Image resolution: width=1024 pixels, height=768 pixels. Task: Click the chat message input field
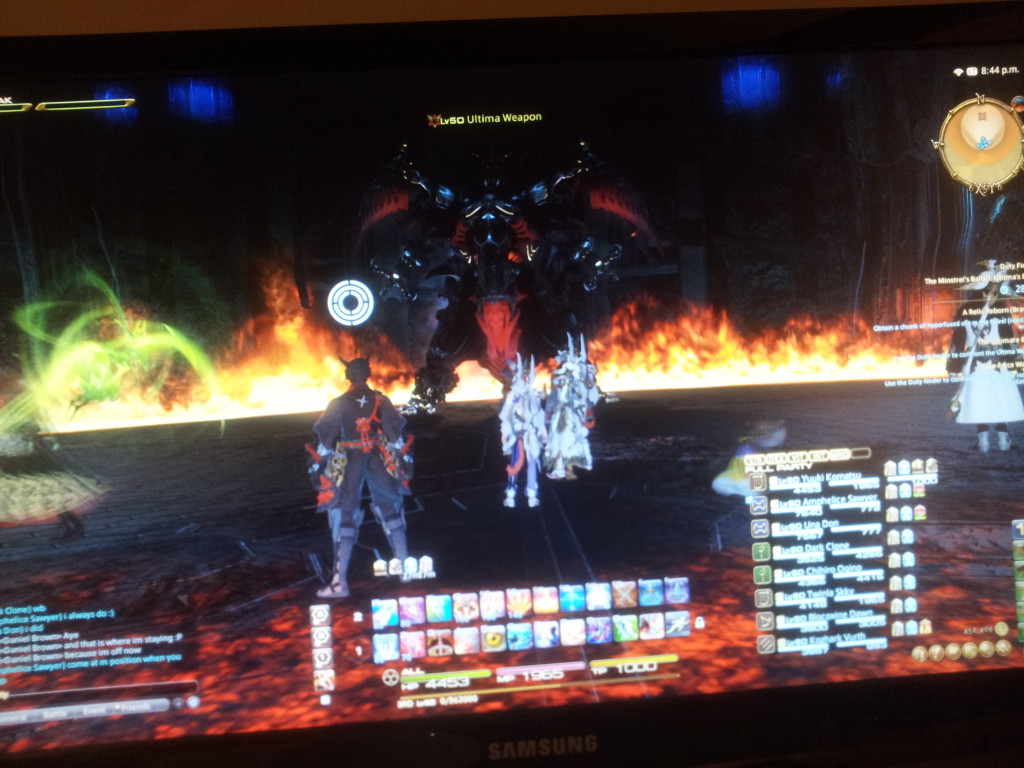click(100, 688)
